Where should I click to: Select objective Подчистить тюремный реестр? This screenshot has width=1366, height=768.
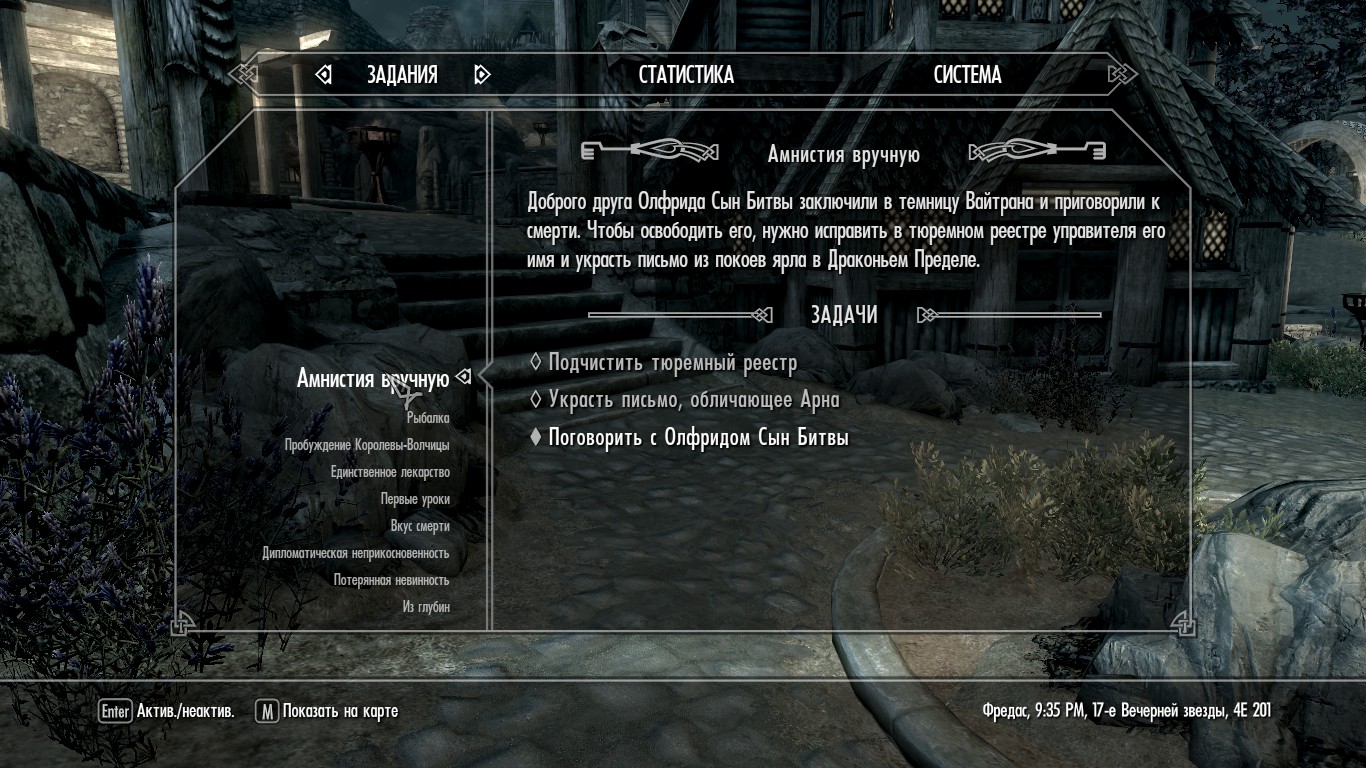(672, 363)
